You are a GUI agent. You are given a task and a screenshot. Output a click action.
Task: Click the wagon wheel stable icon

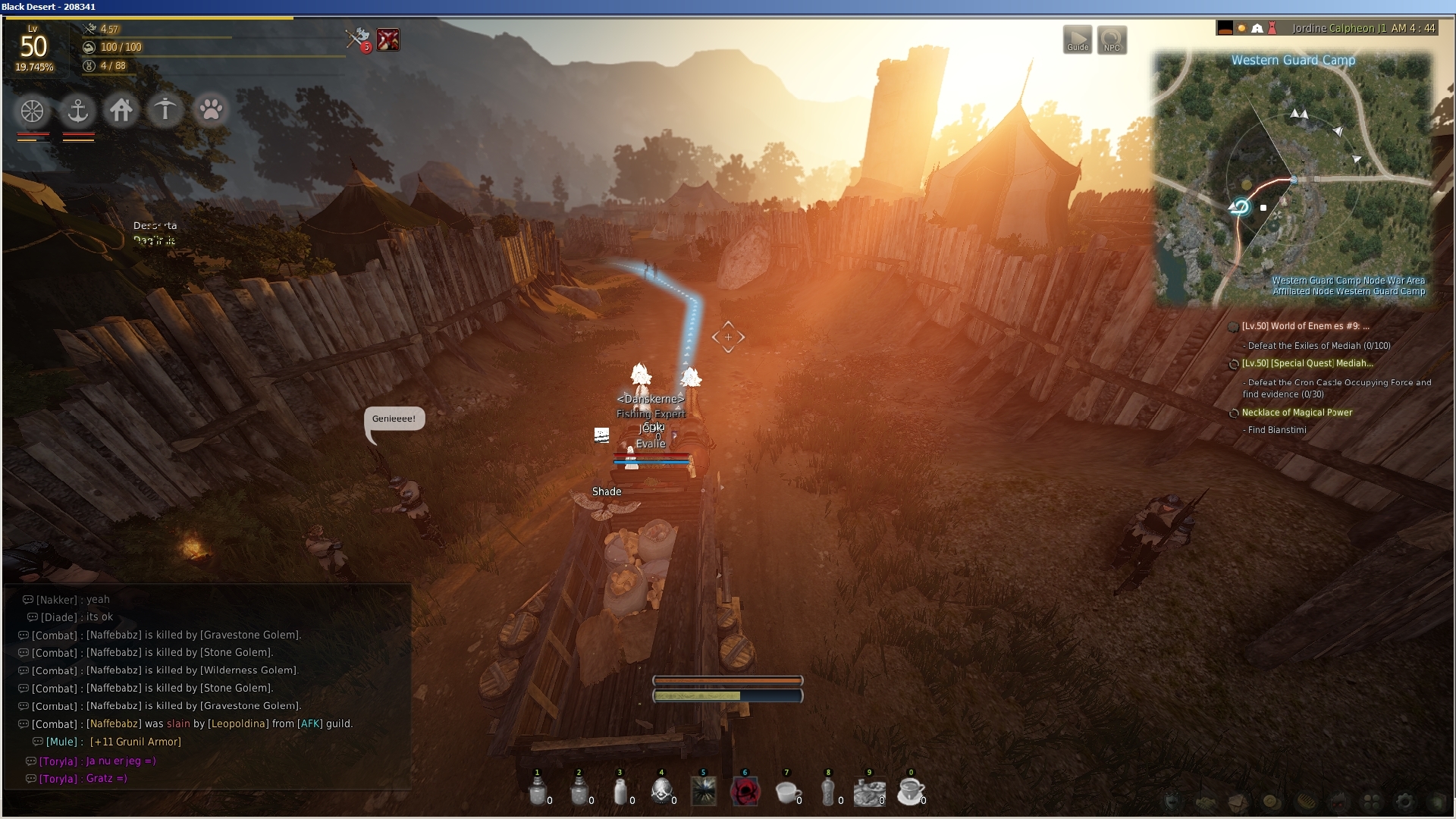[x=30, y=111]
